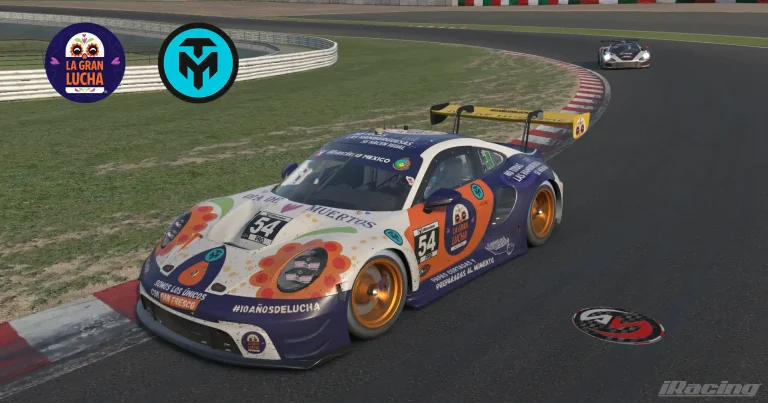Click the iRacing watermark logo
Viewport: 768px width, 403px height.
(709, 388)
